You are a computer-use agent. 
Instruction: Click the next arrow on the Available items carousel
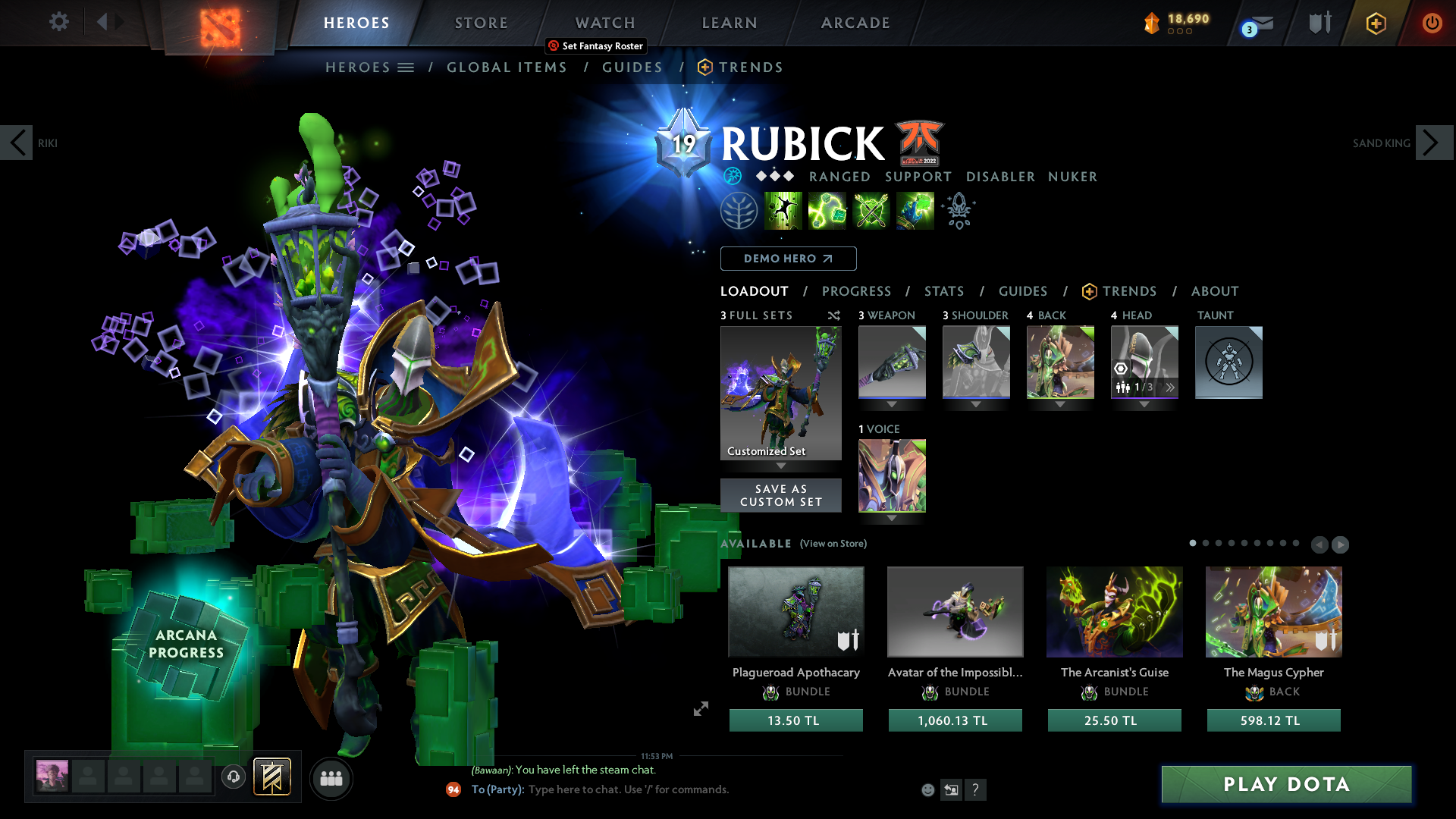tap(1339, 544)
